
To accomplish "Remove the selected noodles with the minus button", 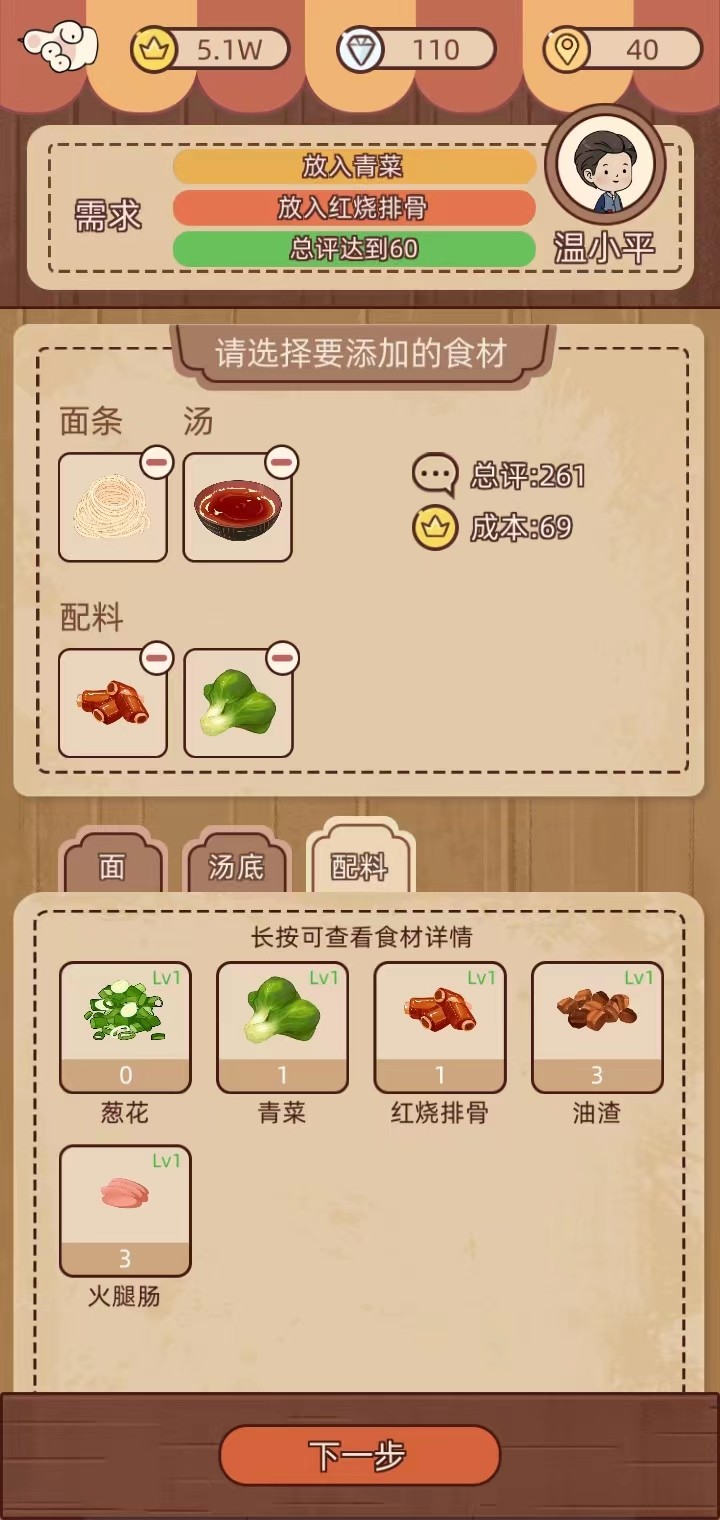I will point(157,462).
